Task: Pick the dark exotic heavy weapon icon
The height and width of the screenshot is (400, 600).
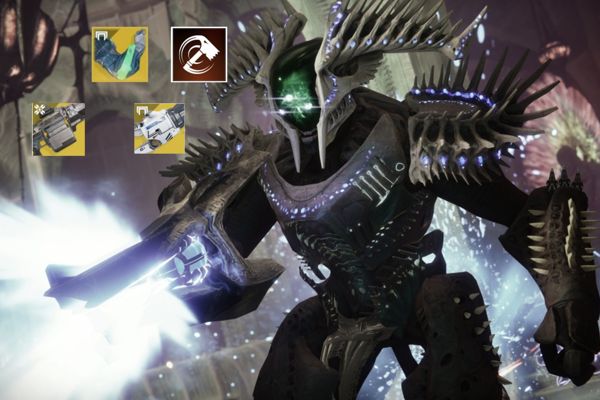Action: [58, 129]
